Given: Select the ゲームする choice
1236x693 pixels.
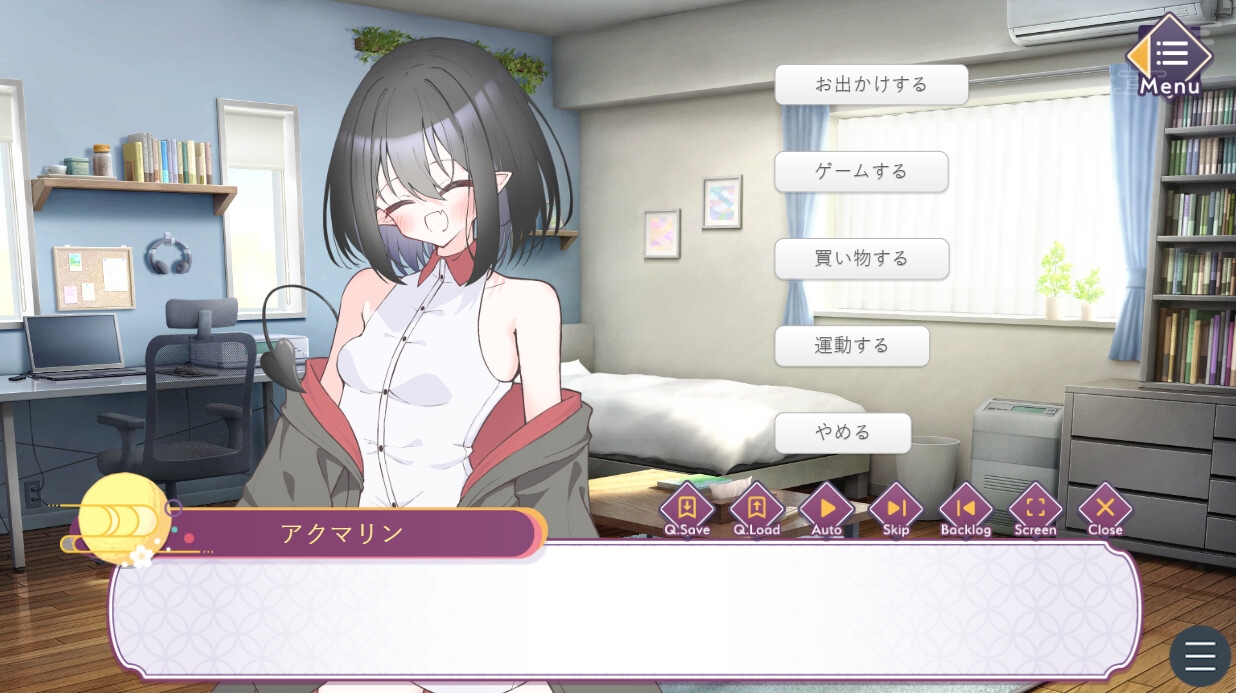Looking at the screenshot, I should click(861, 172).
